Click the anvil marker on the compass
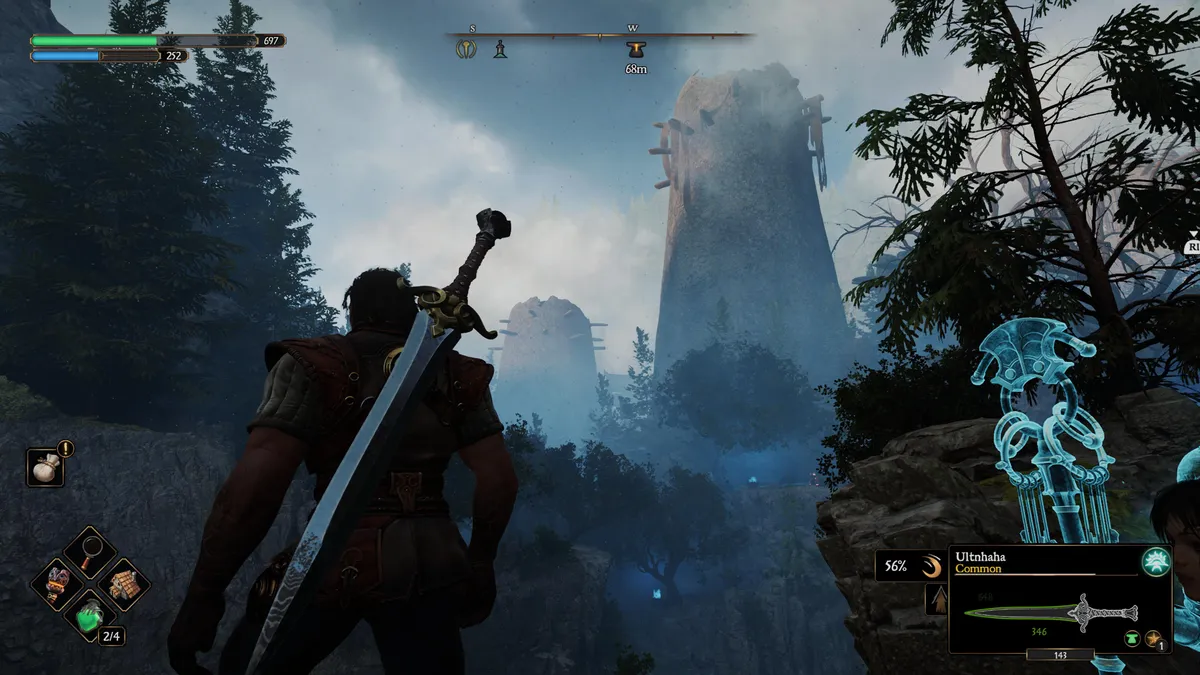Viewport: 1200px width, 675px height. [x=635, y=49]
